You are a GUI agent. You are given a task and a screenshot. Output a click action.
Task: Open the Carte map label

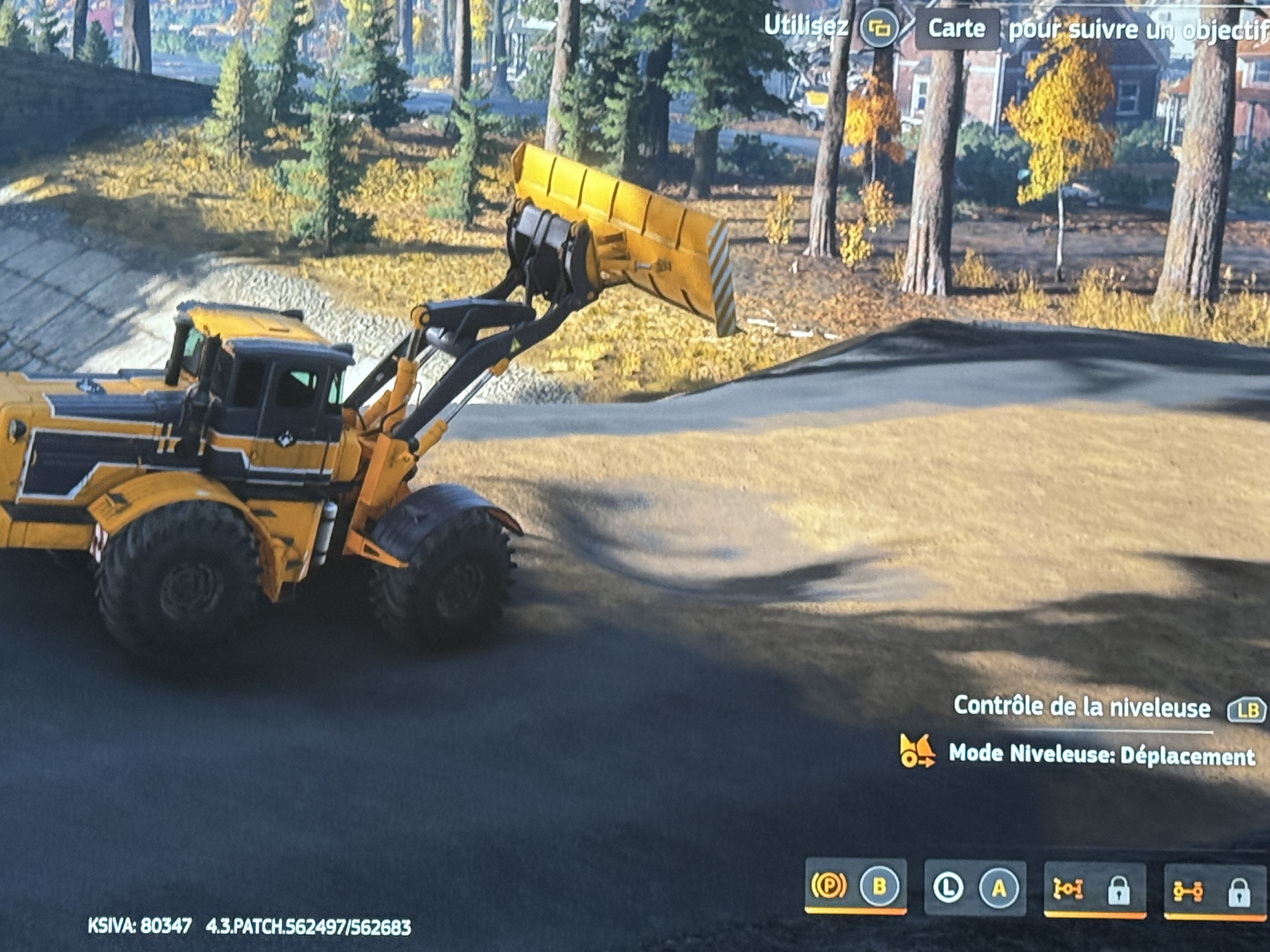click(x=957, y=29)
